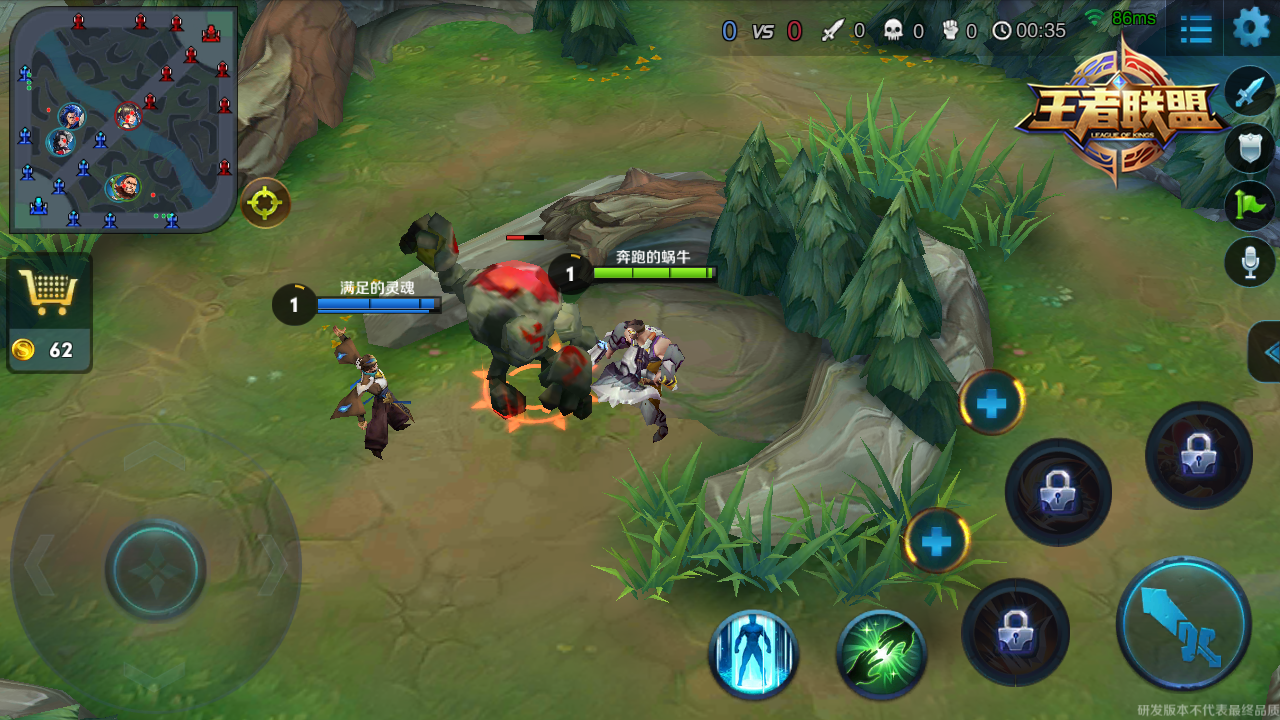Send the green flag gather signal
The image size is (1280, 720).
click(x=1250, y=205)
